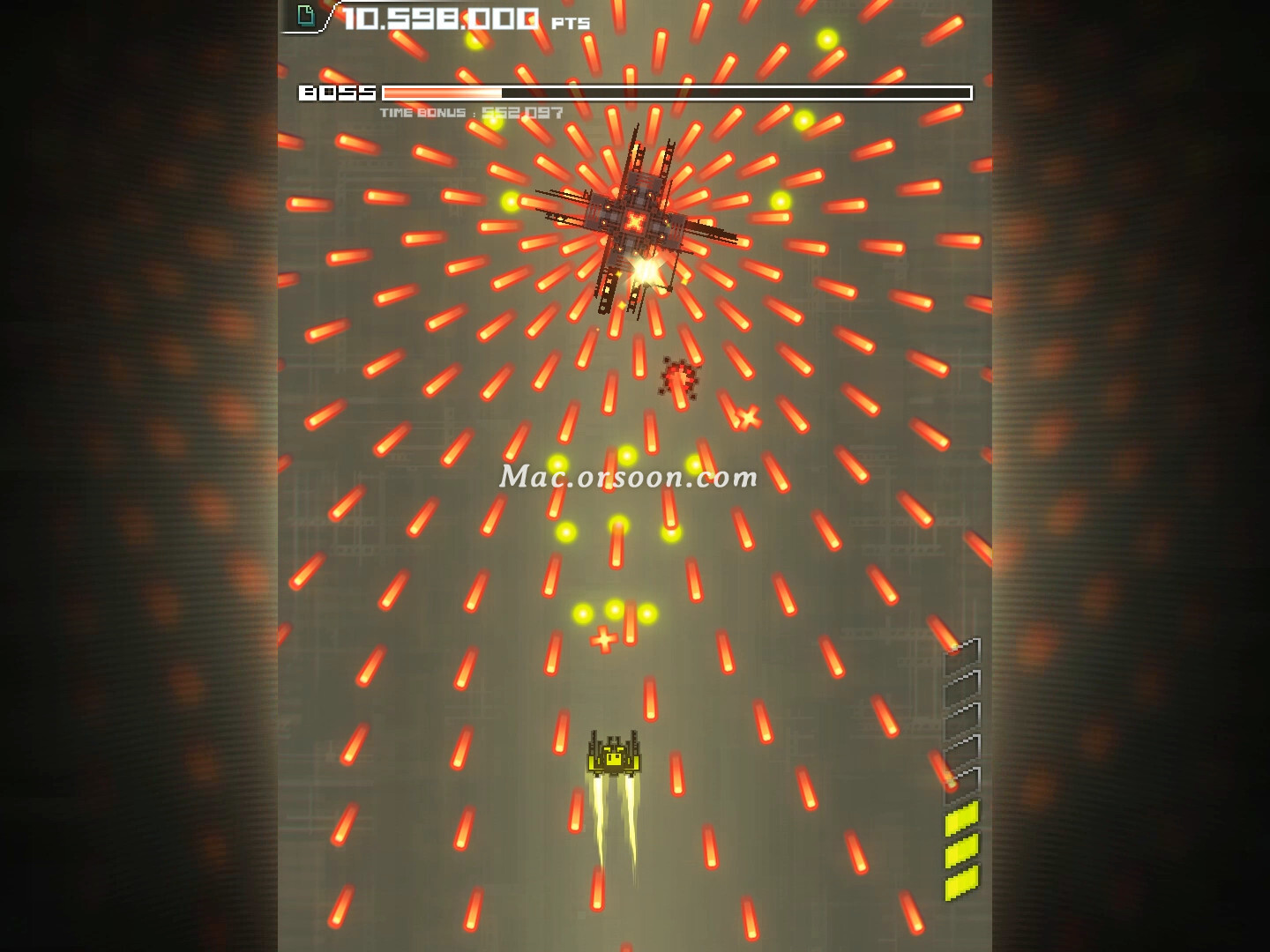1270x952 pixels.
Task: Click a yellow energy orb pickup
Action: click(628, 455)
